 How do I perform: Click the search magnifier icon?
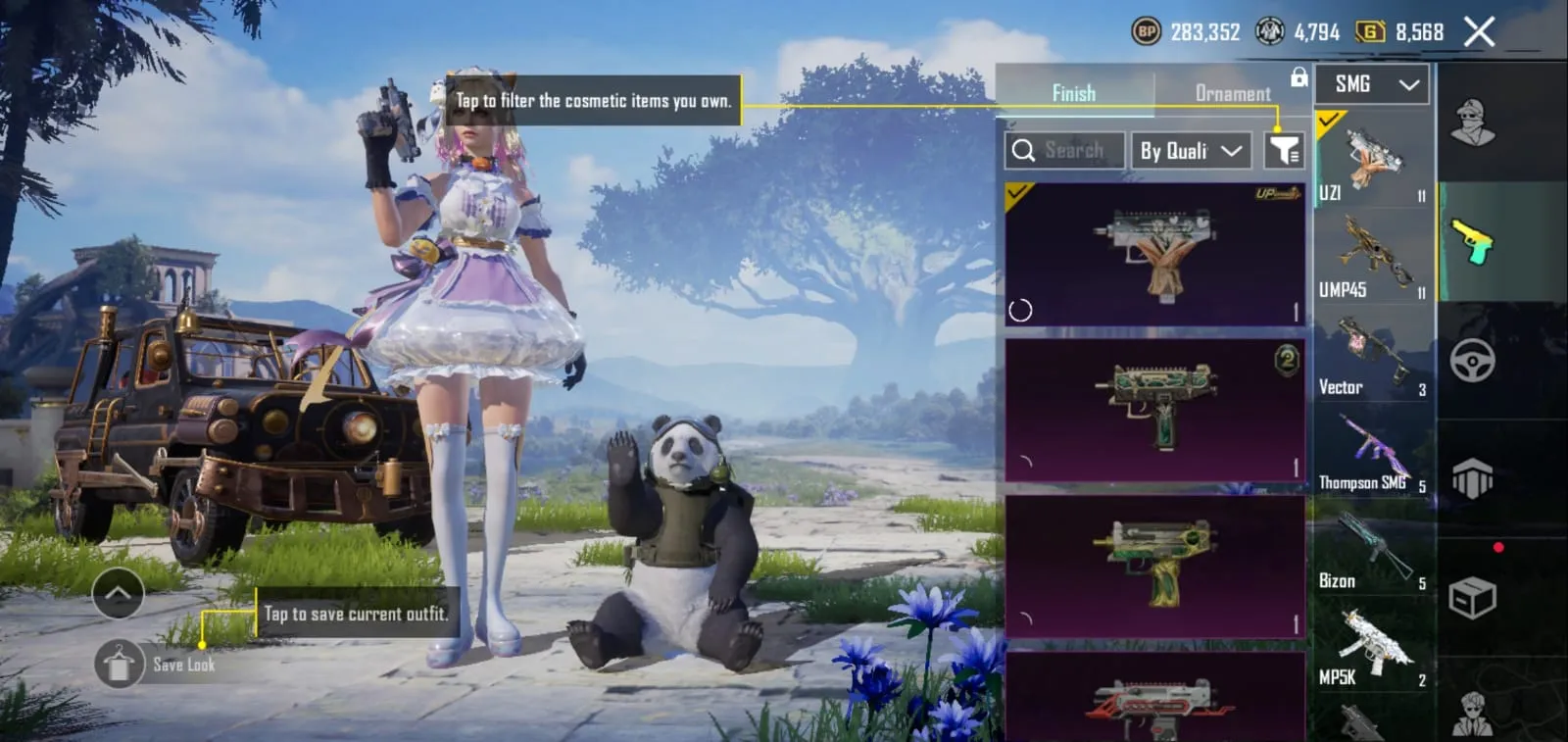1025,150
